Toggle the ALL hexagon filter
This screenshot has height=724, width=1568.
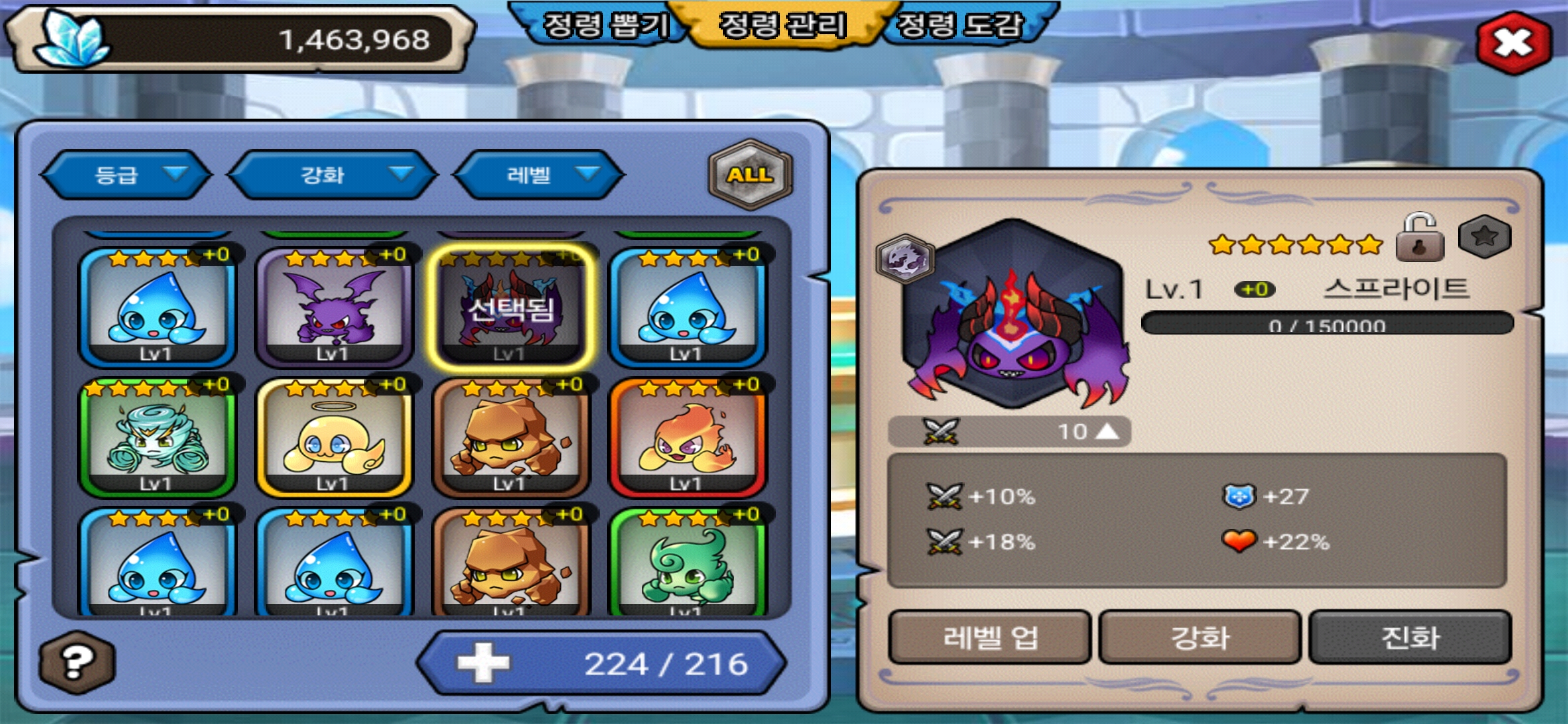click(750, 174)
